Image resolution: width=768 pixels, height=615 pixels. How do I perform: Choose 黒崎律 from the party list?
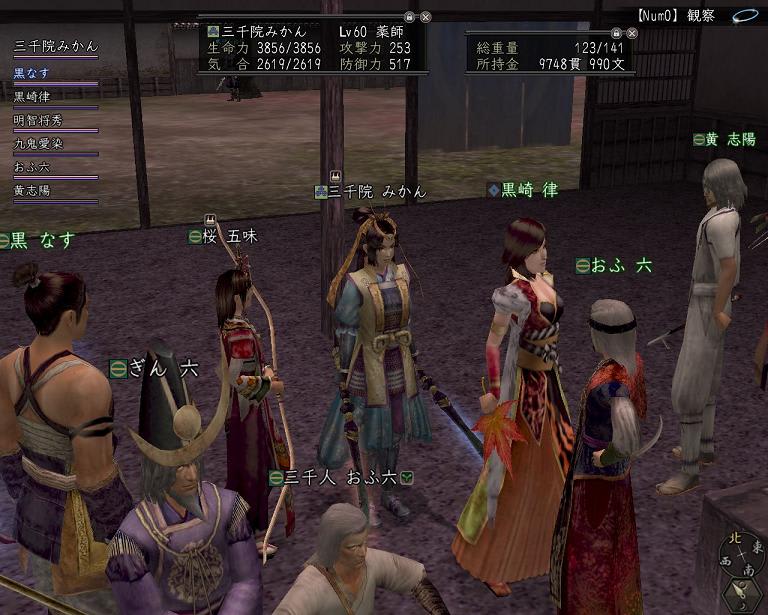(36, 97)
